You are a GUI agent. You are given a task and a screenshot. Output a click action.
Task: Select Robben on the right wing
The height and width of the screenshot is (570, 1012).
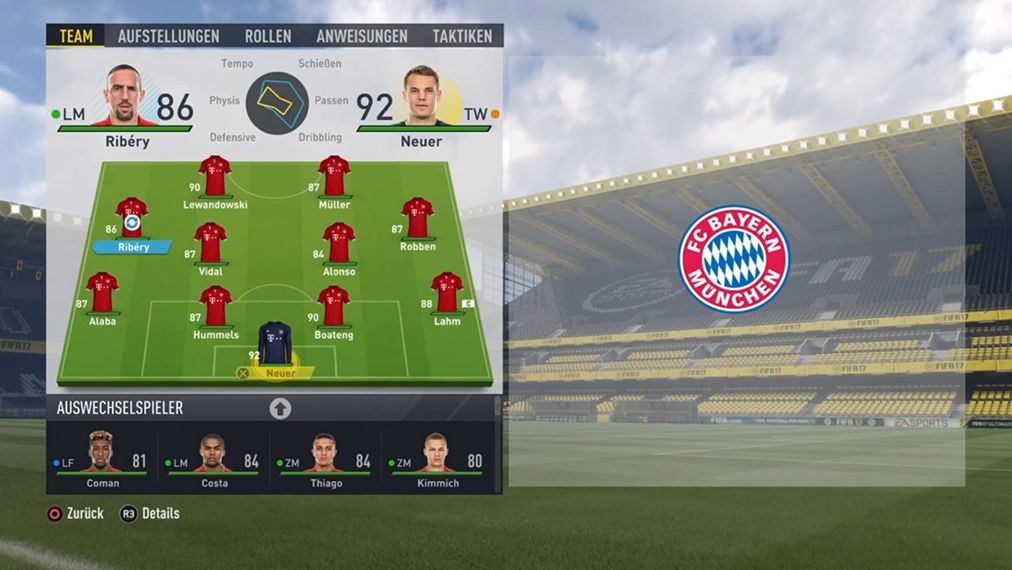417,218
